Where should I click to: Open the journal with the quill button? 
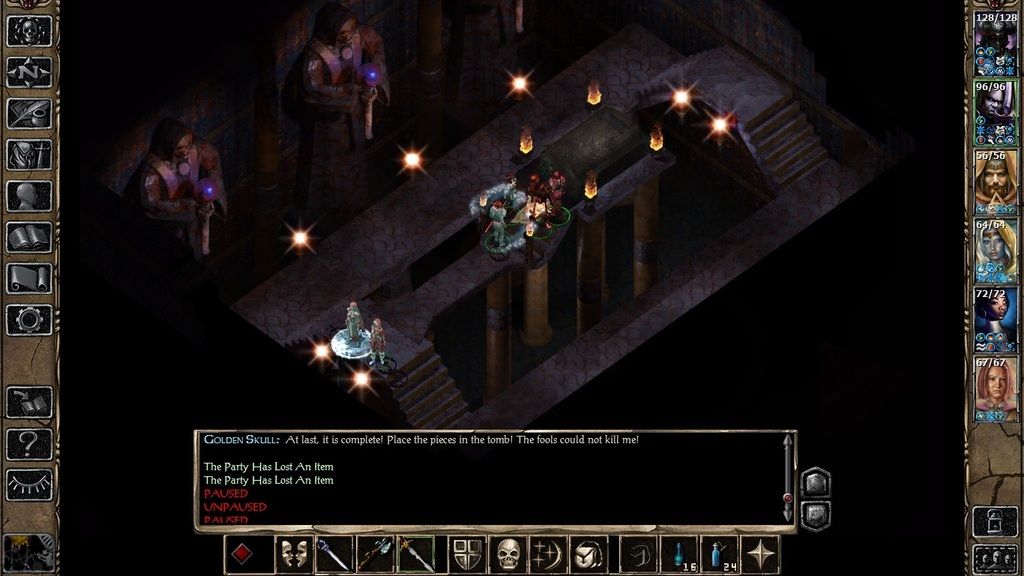coord(29,113)
